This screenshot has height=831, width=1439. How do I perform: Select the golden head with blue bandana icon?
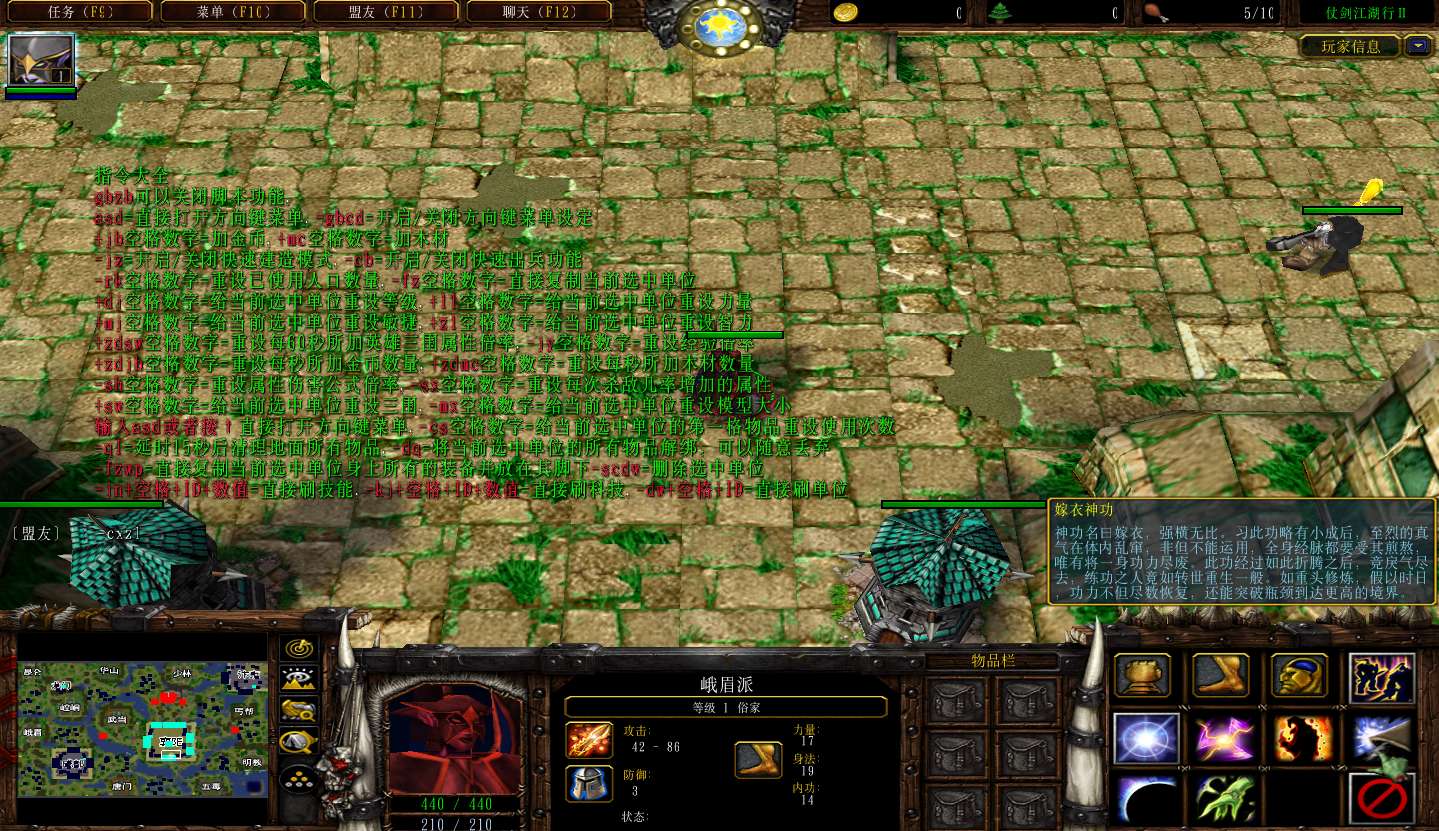pyautogui.click(x=1299, y=677)
